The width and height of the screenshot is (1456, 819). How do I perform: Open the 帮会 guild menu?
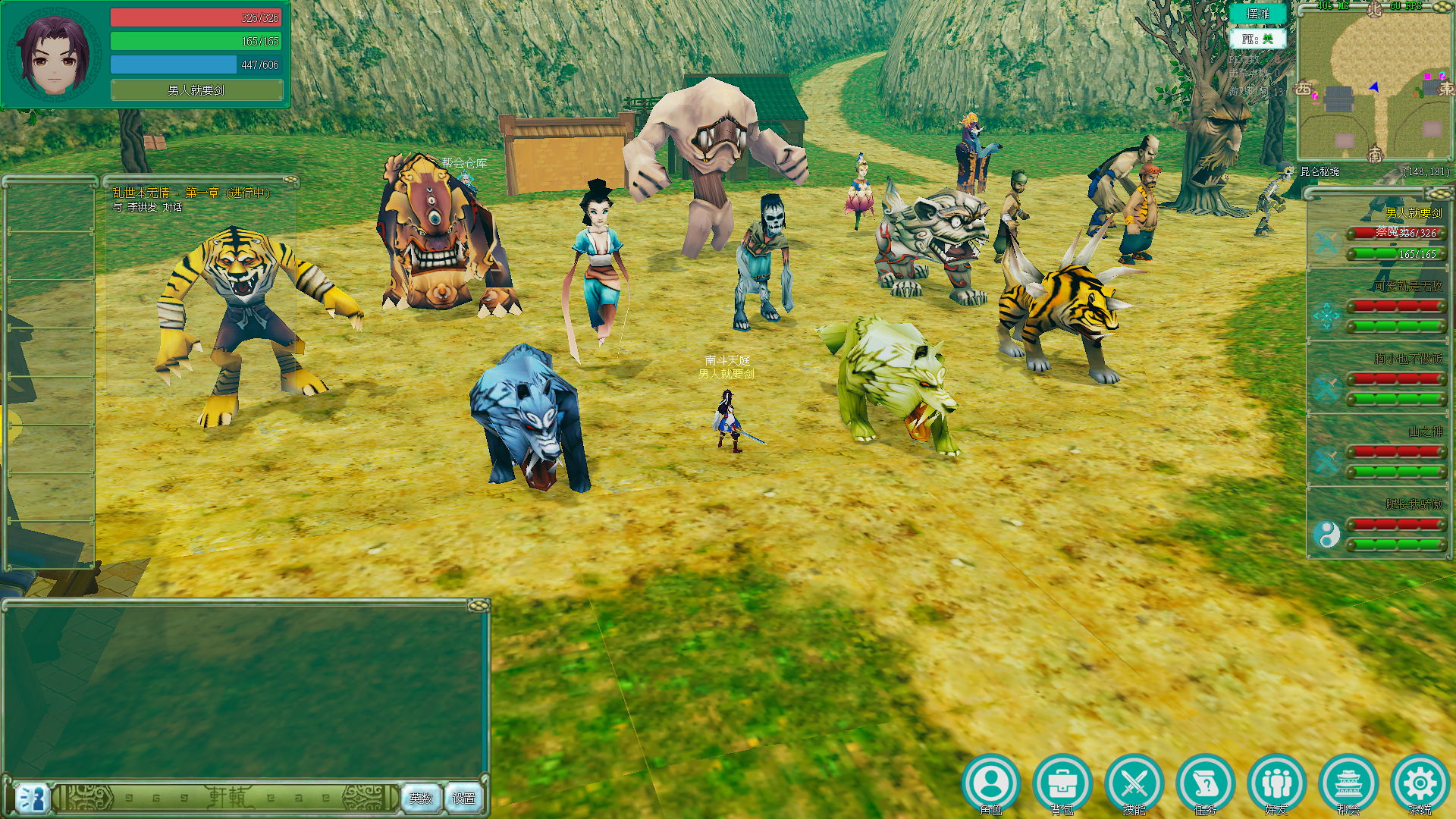1348,783
